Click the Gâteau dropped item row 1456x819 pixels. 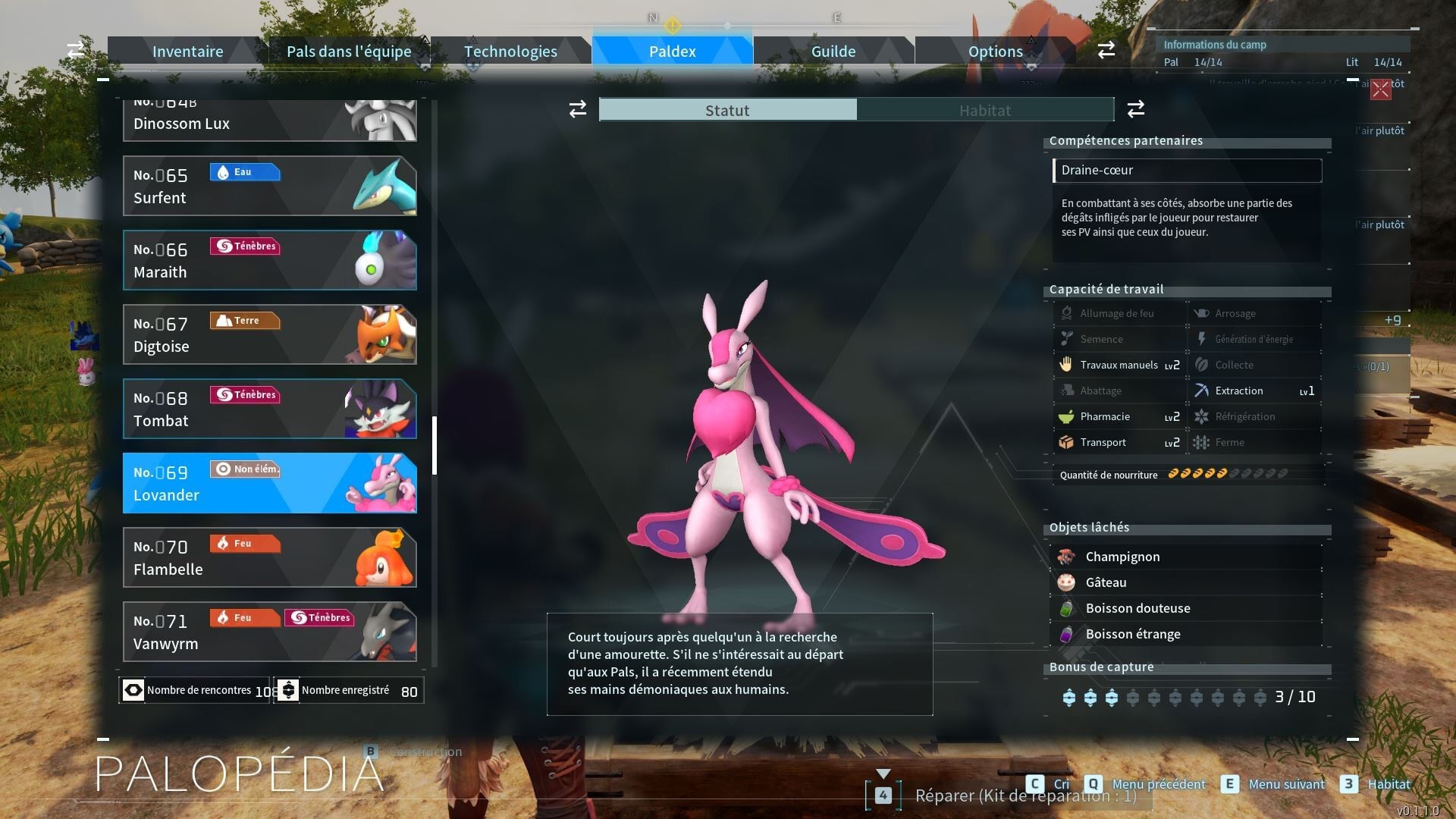coord(1187,582)
